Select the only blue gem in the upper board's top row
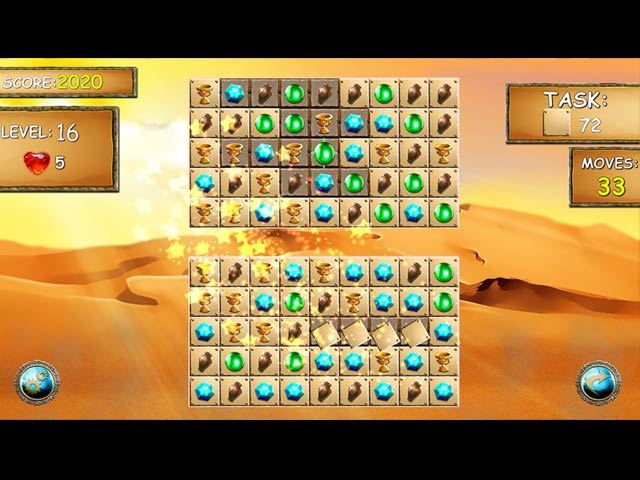Screen dimensions: 640x480 coord(234,93)
